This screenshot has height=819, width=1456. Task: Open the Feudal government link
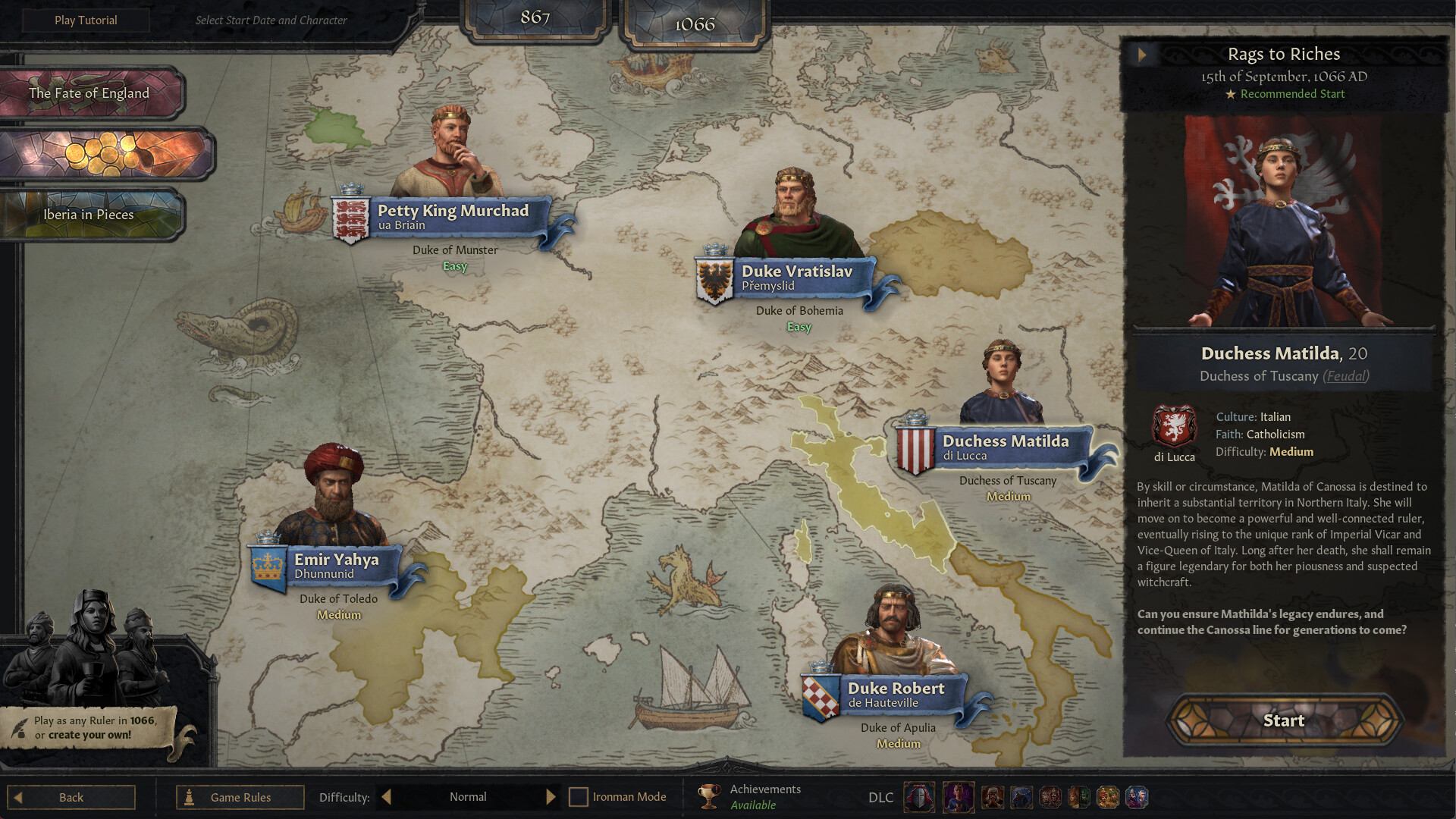(1345, 376)
